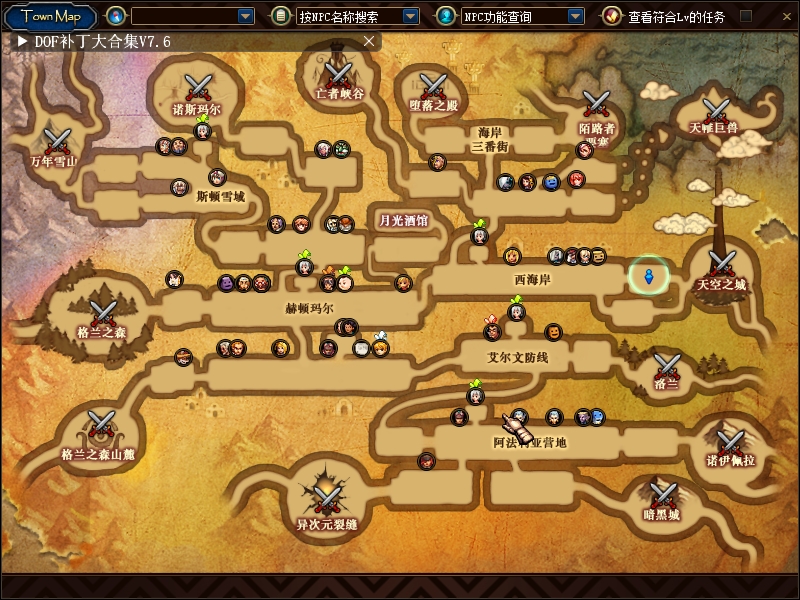This screenshot has width=800, height=600.
Task: Select the 堕落之殿 dungeon marker
Action: point(433,86)
